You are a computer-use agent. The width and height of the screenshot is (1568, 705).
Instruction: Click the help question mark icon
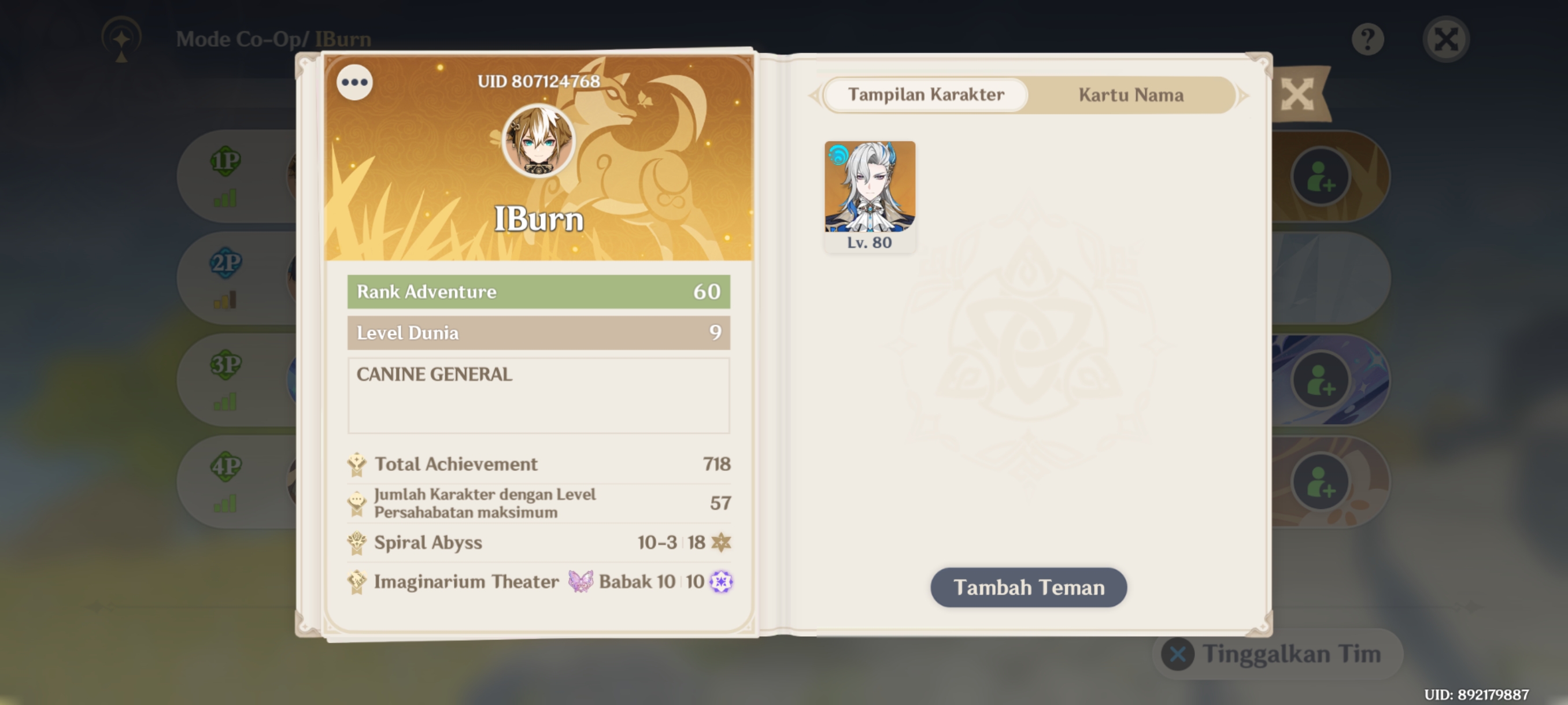coord(1368,38)
